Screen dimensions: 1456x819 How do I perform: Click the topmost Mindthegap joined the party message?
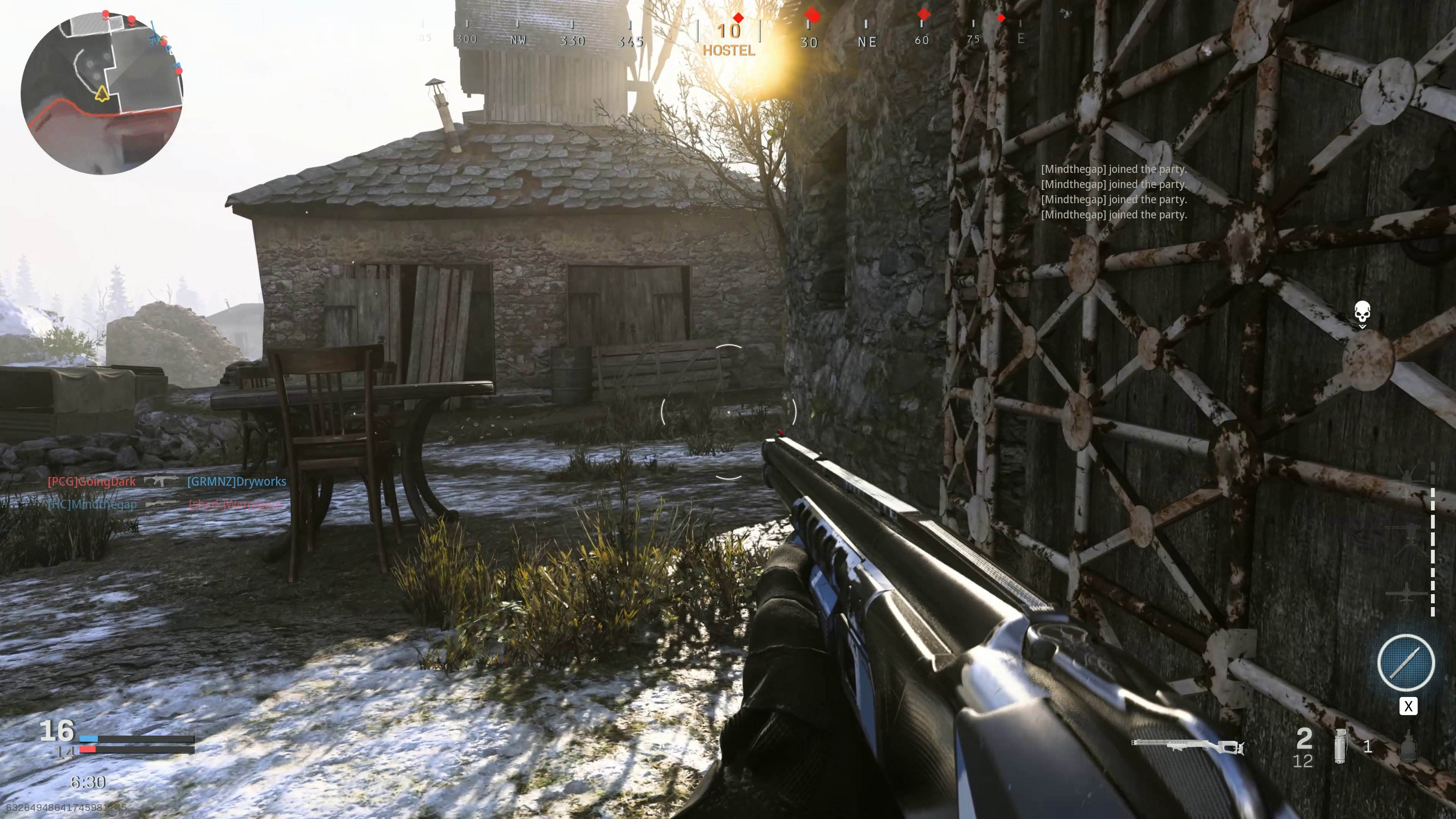[x=1115, y=169]
